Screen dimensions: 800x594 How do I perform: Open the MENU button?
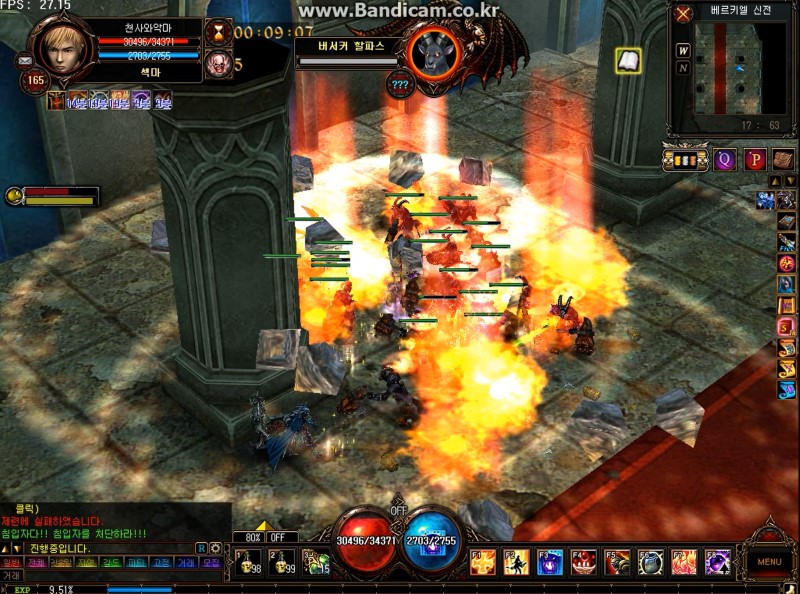pos(769,561)
